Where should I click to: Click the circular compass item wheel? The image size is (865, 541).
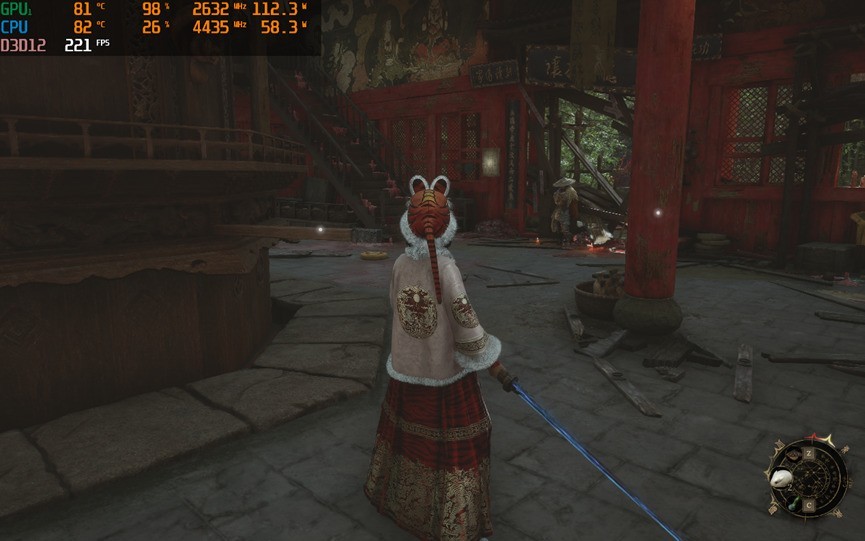point(806,477)
